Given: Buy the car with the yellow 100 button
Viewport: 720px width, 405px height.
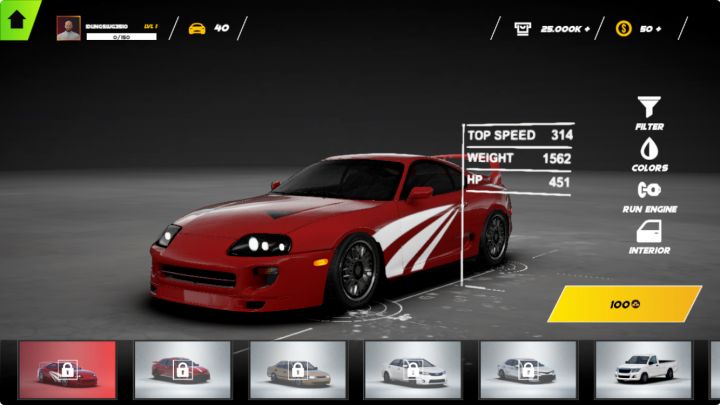Looking at the screenshot, I should [624, 304].
